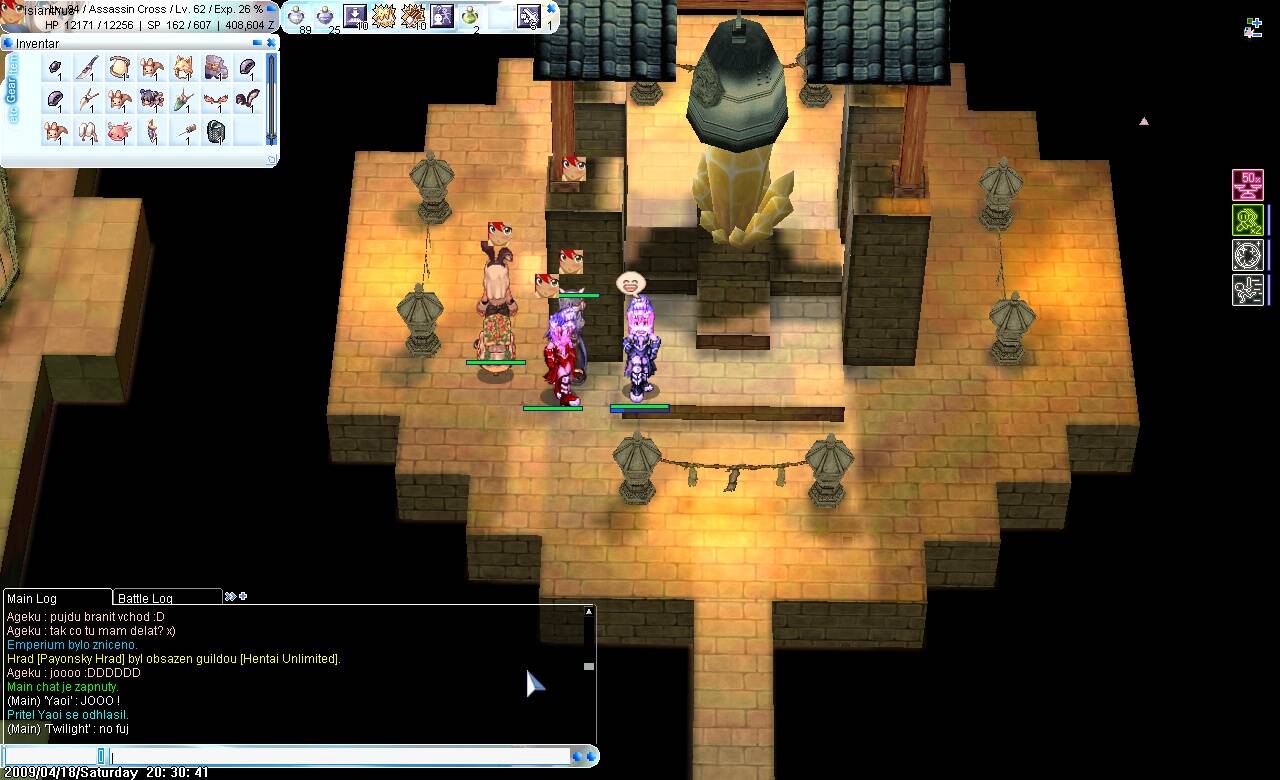The width and height of the screenshot is (1280, 780).
Task: Close the Inventar window
Action: 270,43
